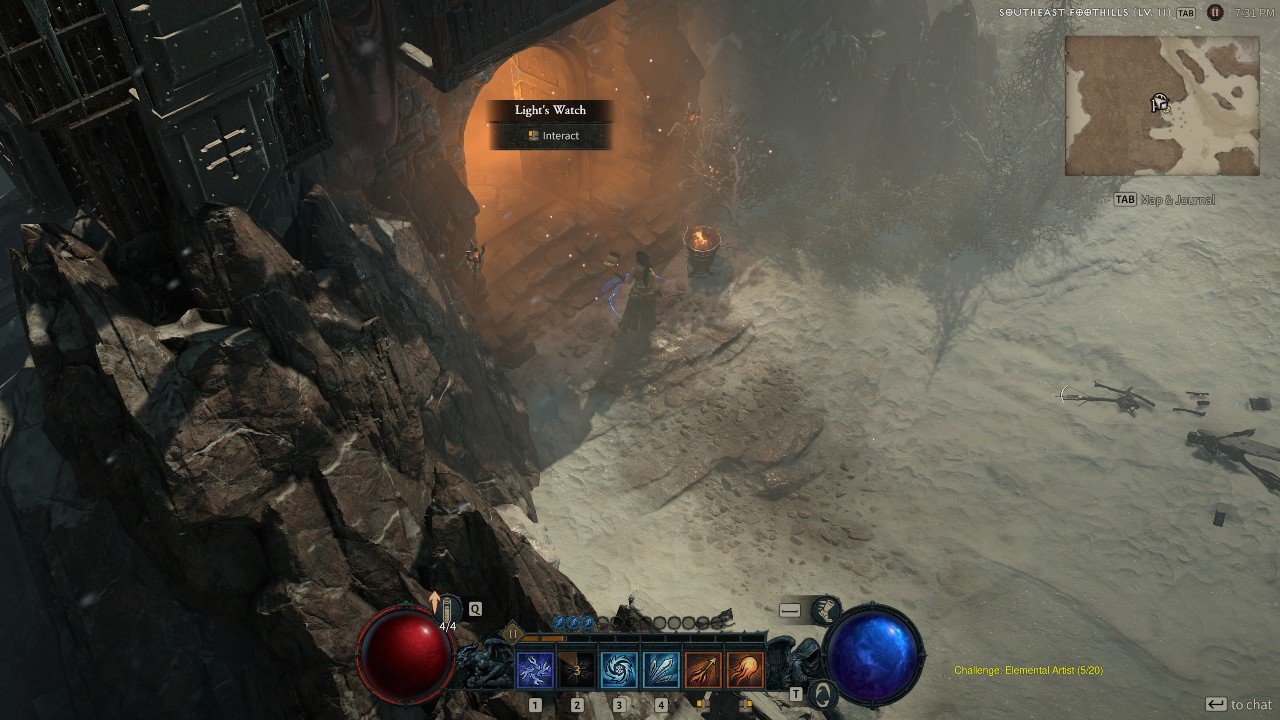This screenshot has width=1280, height=720.
Task: Activate the ice shards skill
Action: click(661, 670)
